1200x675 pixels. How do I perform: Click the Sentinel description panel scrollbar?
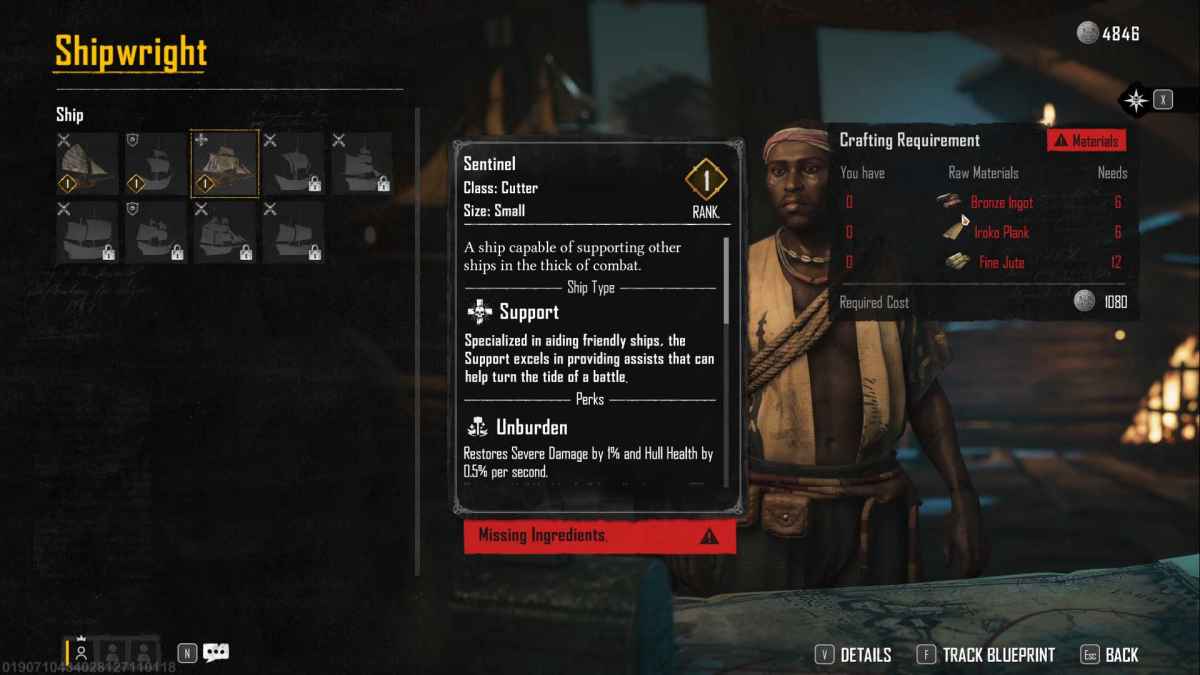click(727, 280)
